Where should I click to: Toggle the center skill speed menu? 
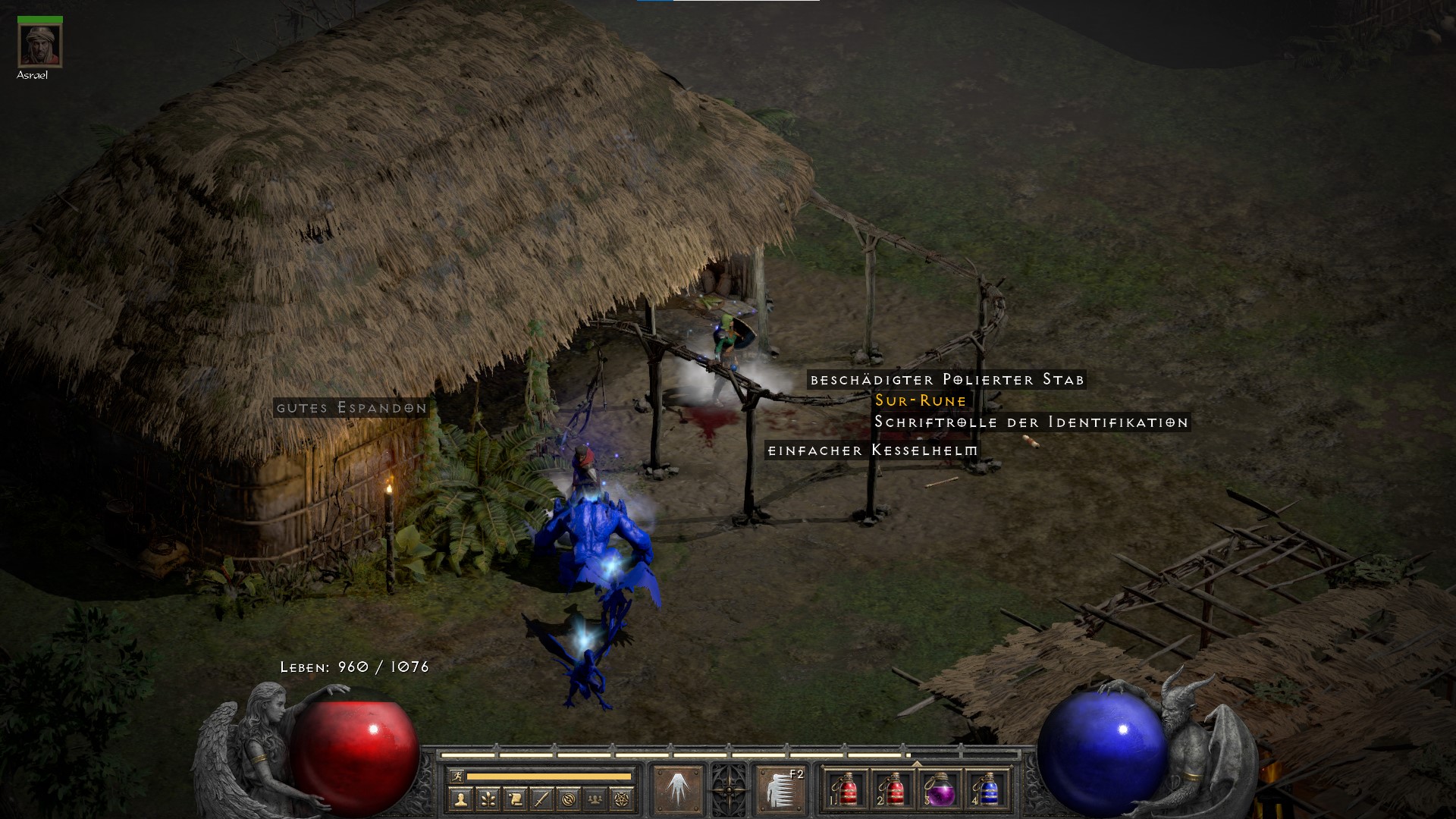tap(729, 791)
